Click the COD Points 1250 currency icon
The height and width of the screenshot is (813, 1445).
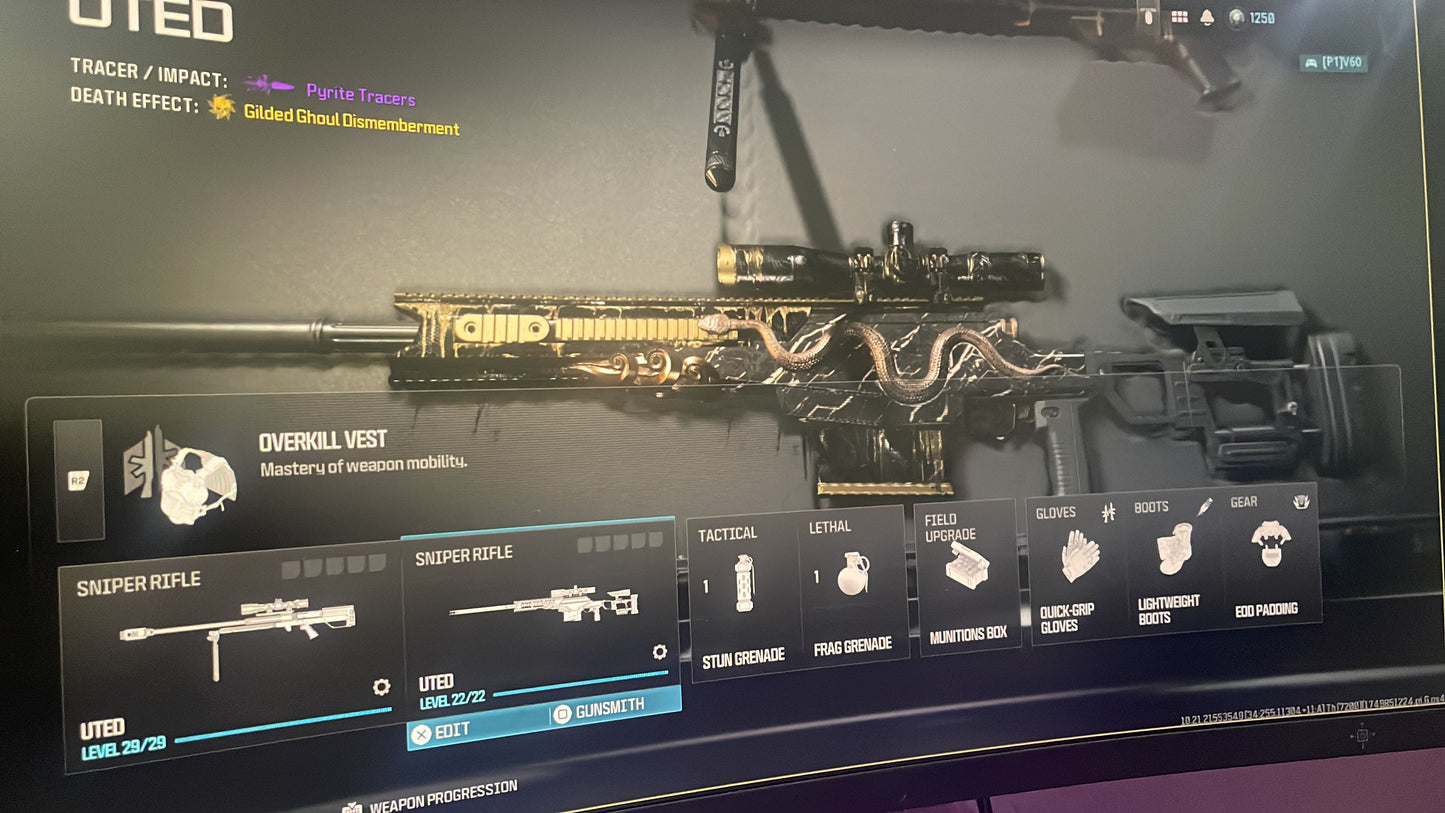[x=1235, y=17]
